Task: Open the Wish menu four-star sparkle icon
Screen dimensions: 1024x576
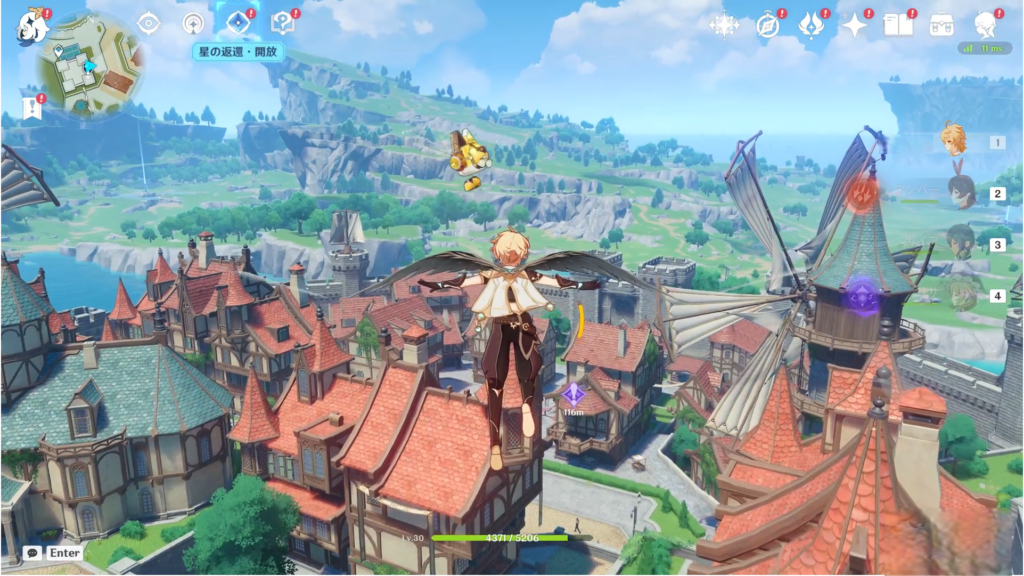Action: (724, 25)
